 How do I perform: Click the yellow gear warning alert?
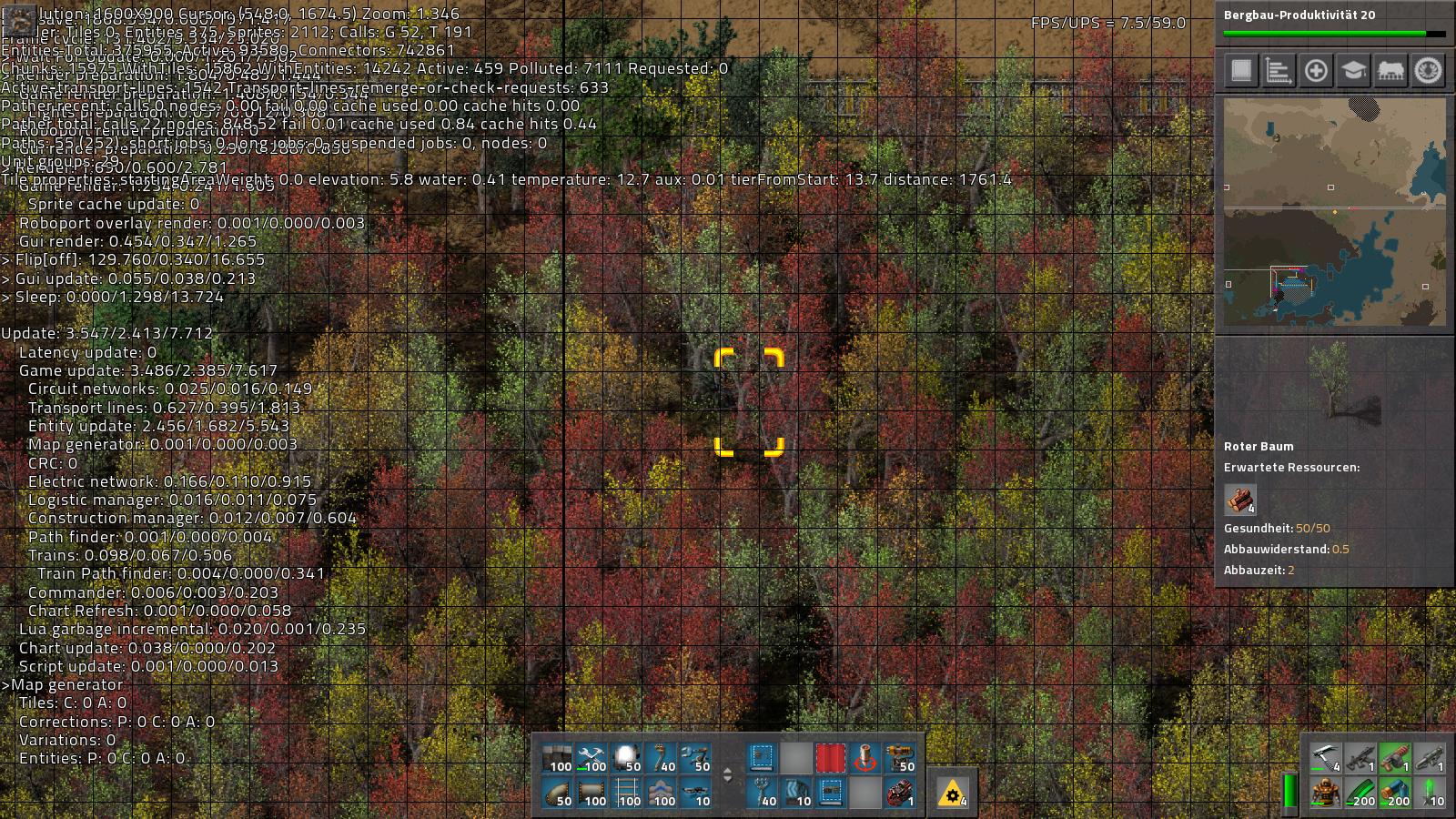click(952, 794)
